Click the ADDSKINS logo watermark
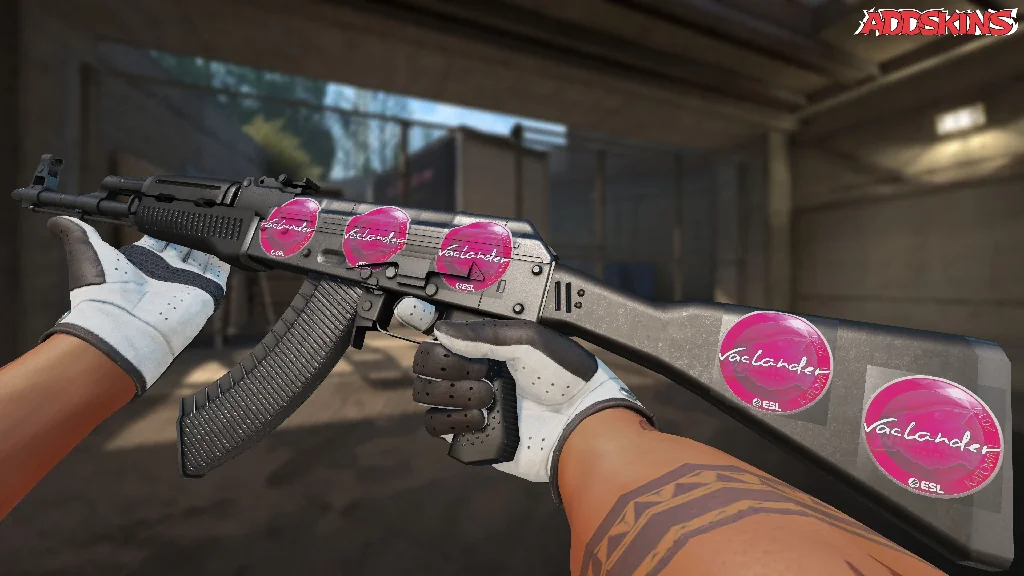Screen dimensions: 1024x576 938,22
